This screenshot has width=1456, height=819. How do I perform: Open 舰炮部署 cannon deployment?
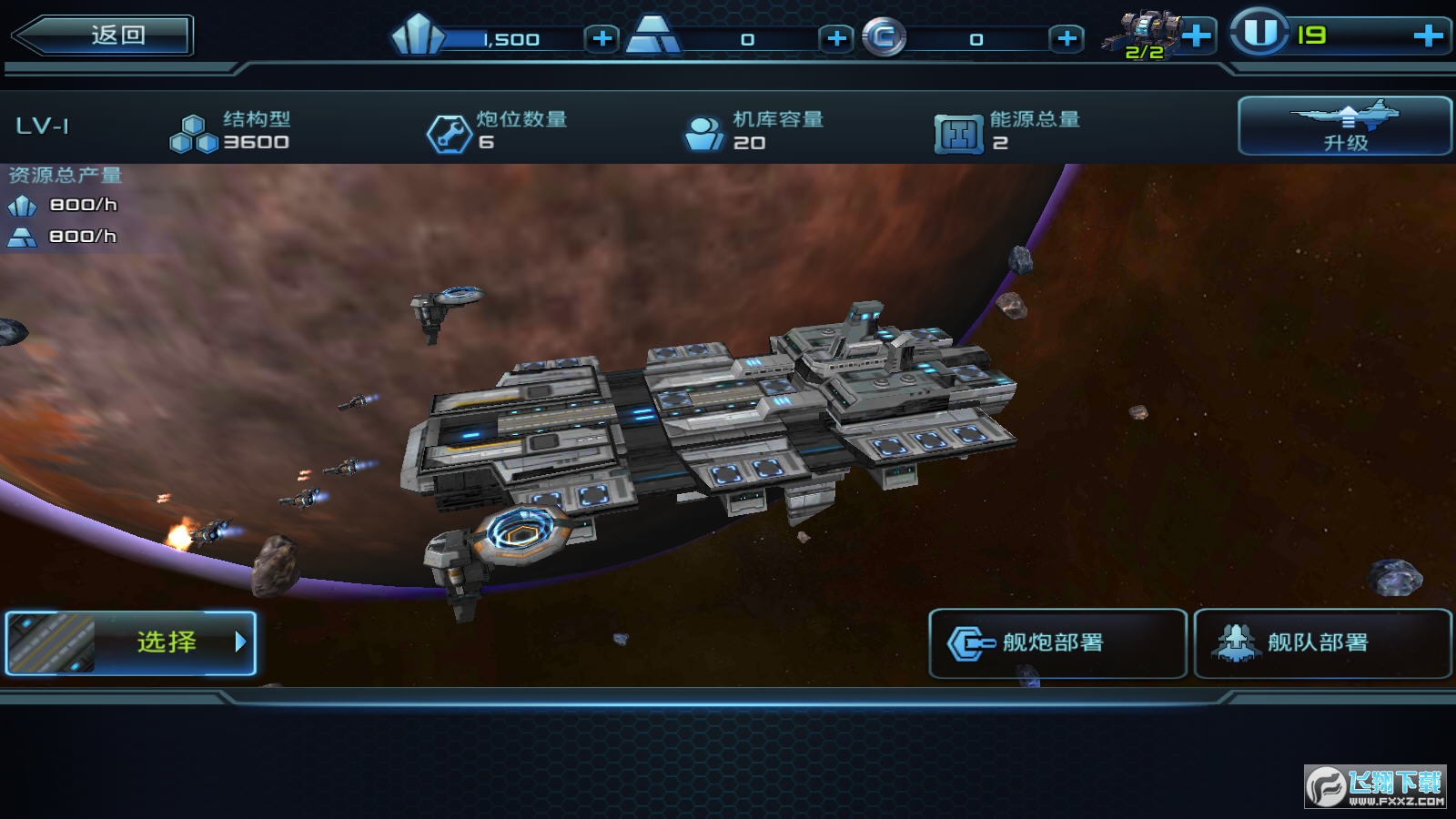click(x=1057, y=643)
